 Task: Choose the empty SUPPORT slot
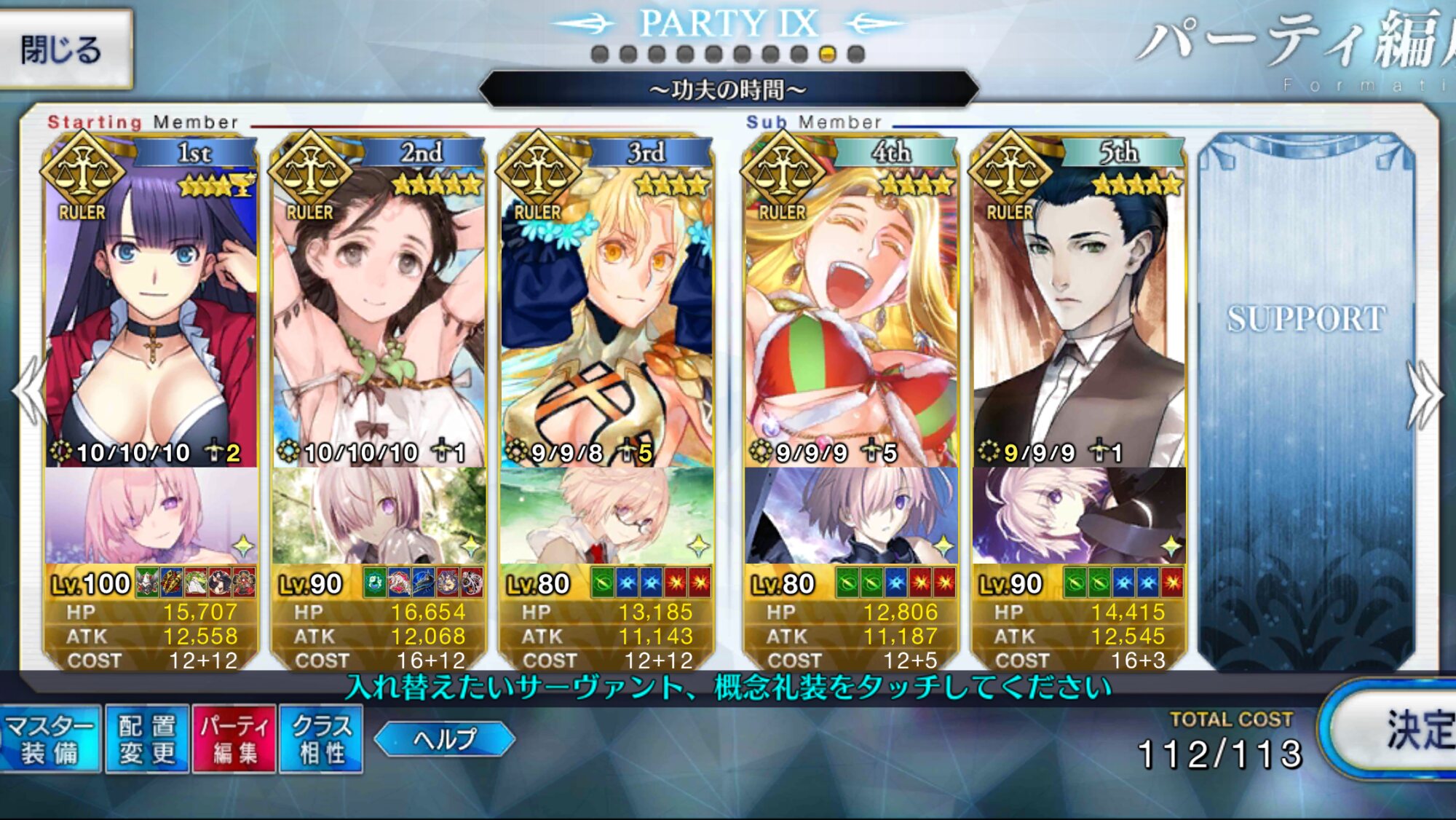[1306, 393]
